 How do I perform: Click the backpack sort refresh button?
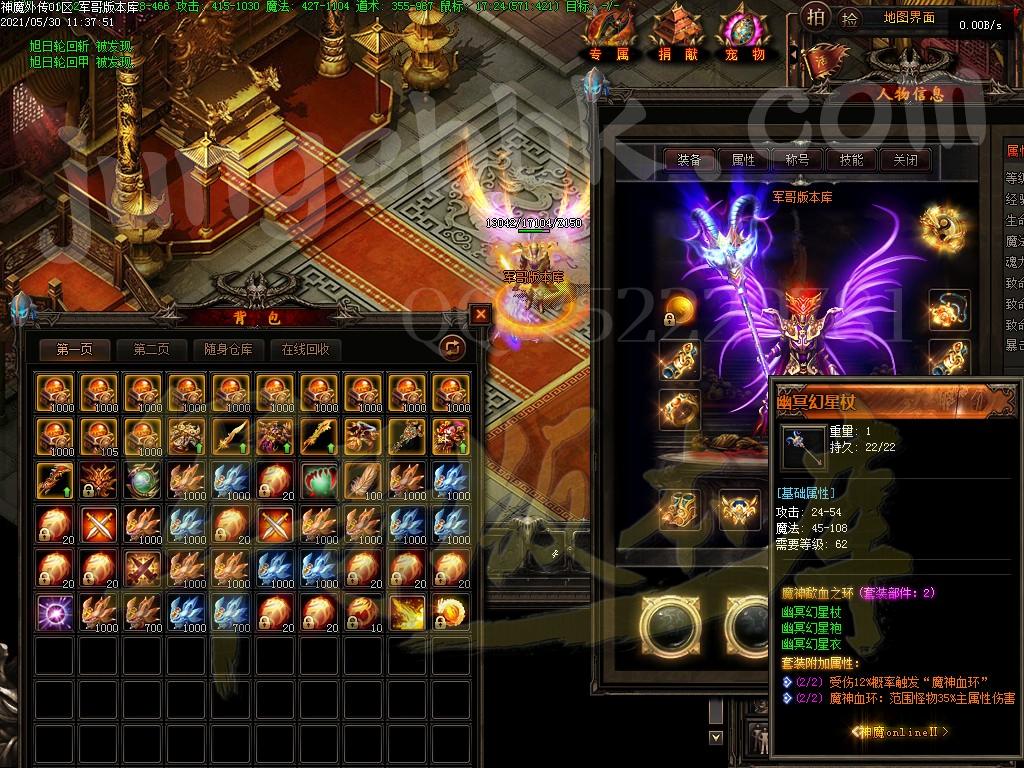point(452,347)
